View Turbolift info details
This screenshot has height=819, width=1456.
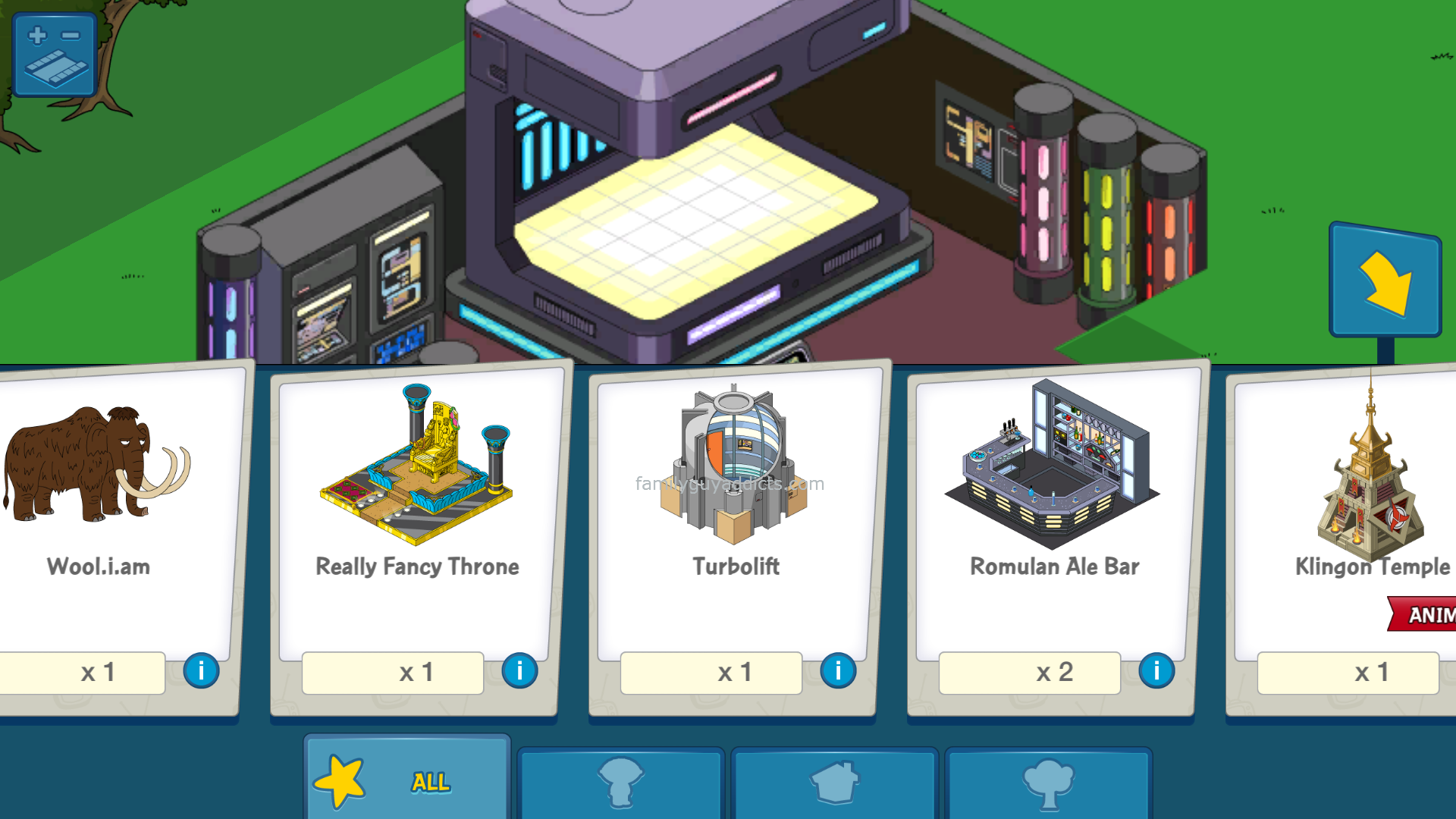click(838, 671)
